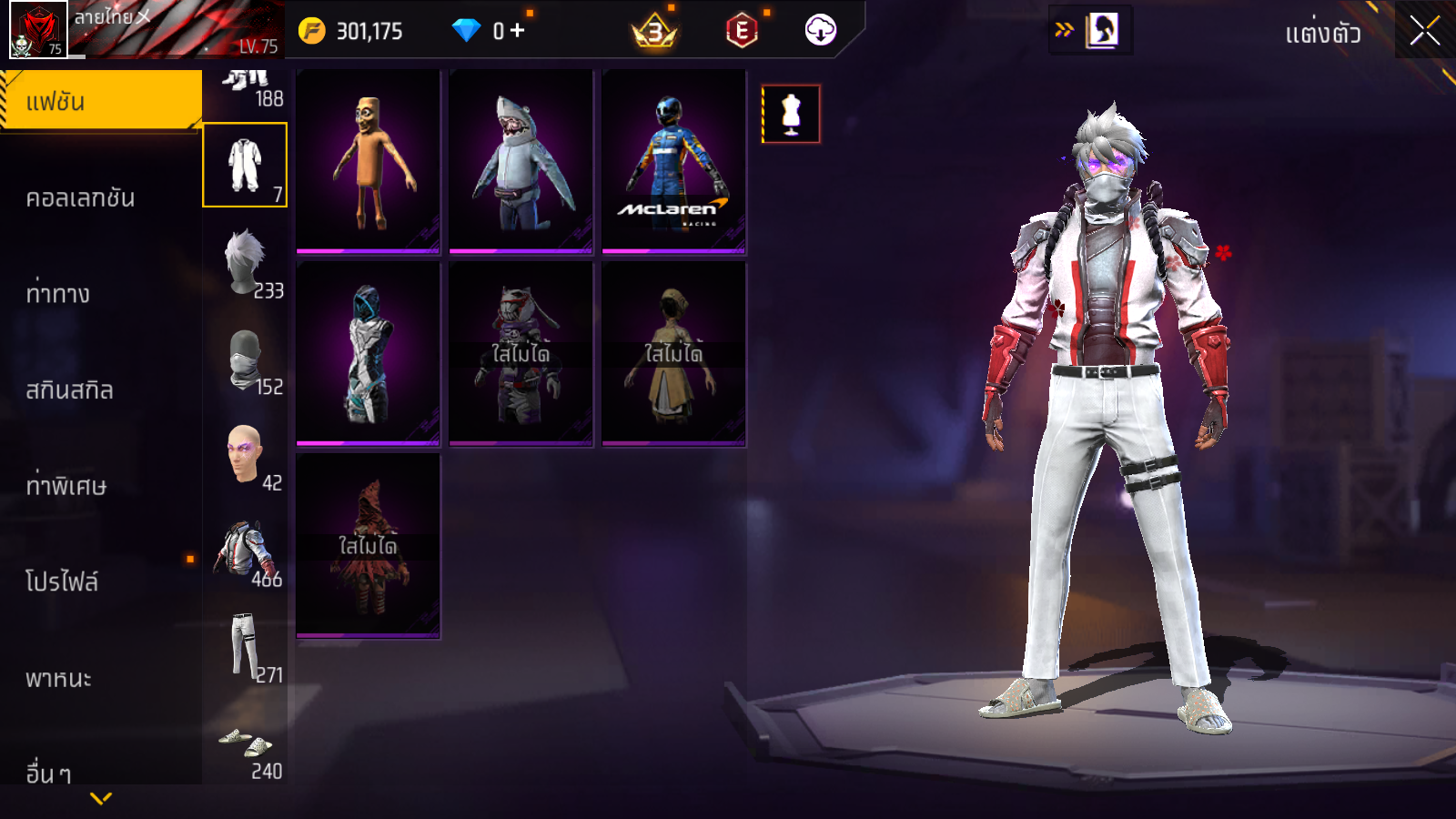Add diamonds with the plus button
The width and height of the screenshot is (1456, 819).
(x=518, y=31)
